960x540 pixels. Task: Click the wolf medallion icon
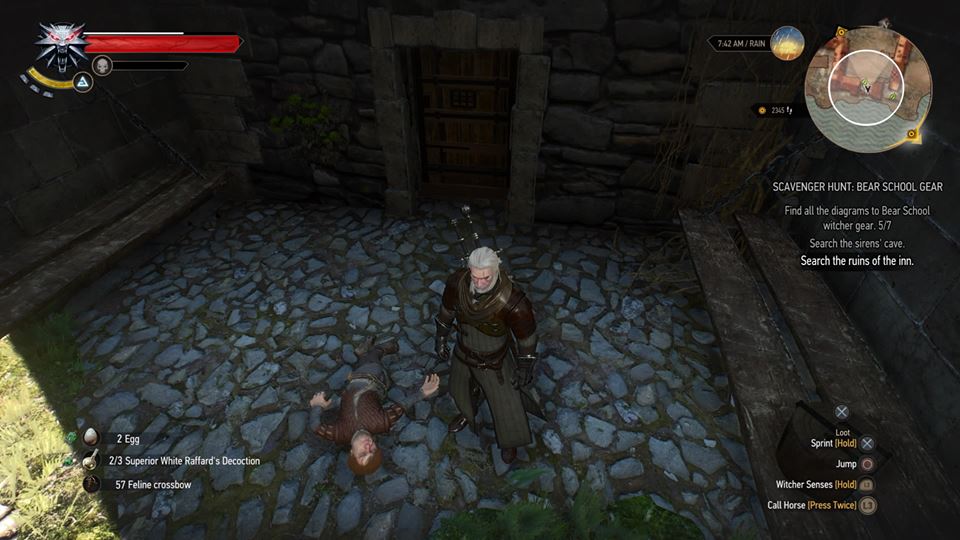[x=60, y=45]
